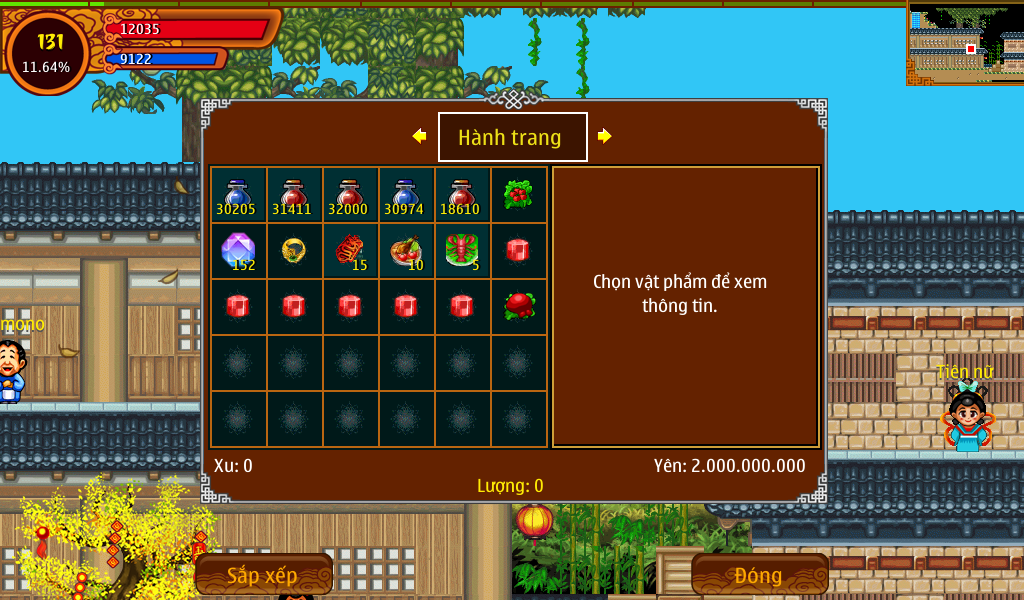This screenshot has height=600, width=1024.
Task: Select the red potion stack of 18610
Action: coord(462,195)
